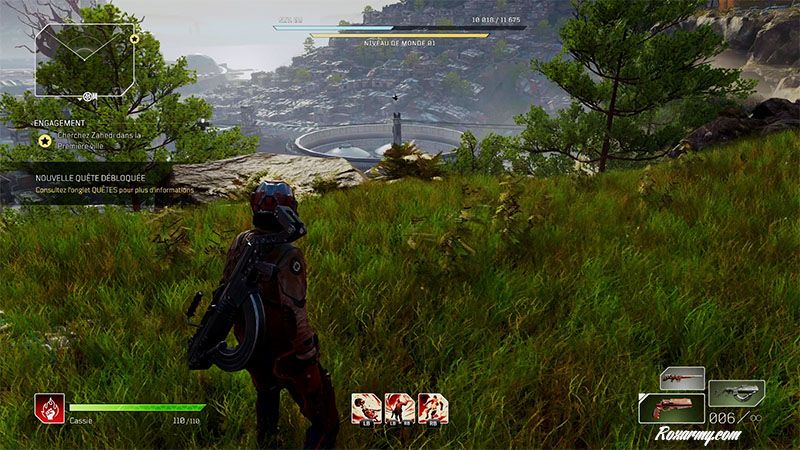The height and width of the screenshot is (450, 800).
Task: Activate the third skill icon
Action: (432, 407)
